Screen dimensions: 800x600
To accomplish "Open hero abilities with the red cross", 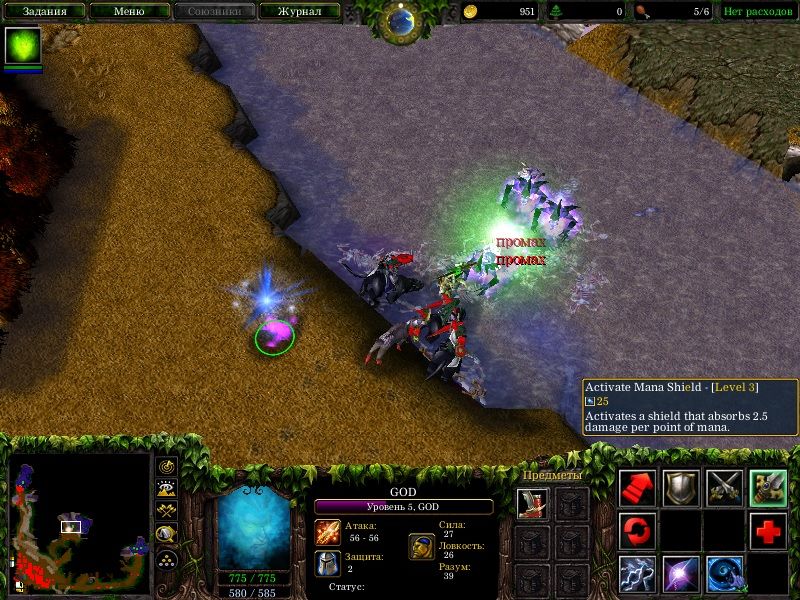I will click(768, 530).
